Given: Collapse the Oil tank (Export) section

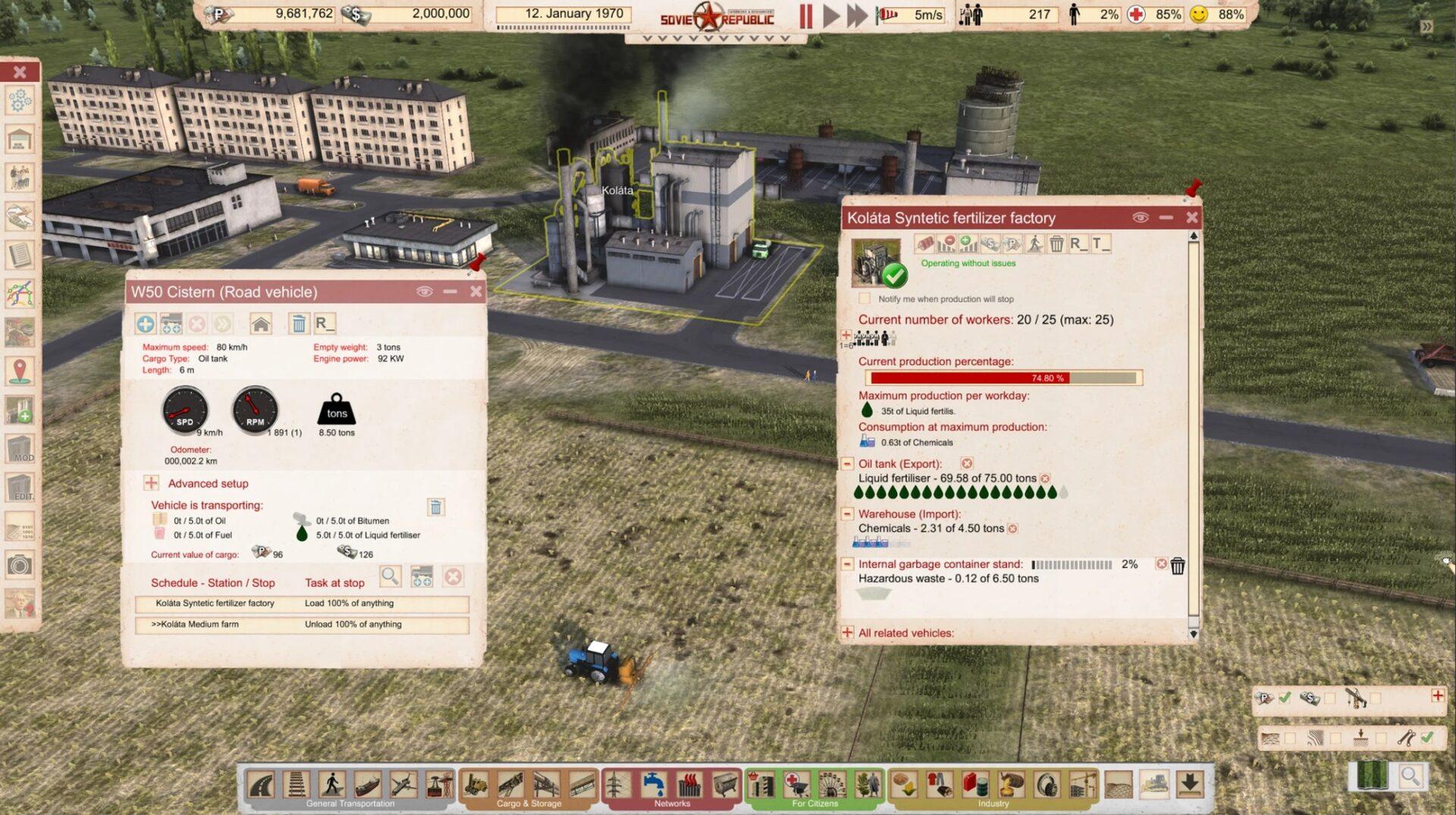Looking at the screenshot, I should click(847, 463).
